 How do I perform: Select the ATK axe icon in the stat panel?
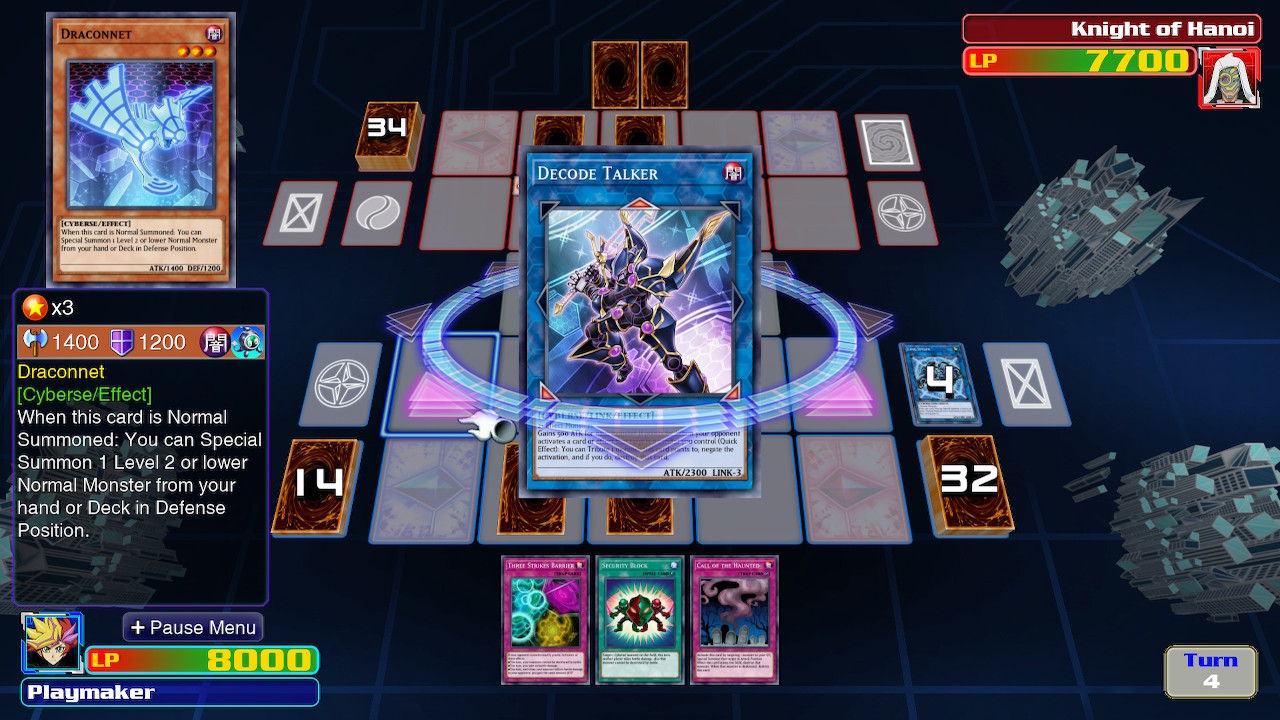36,342
